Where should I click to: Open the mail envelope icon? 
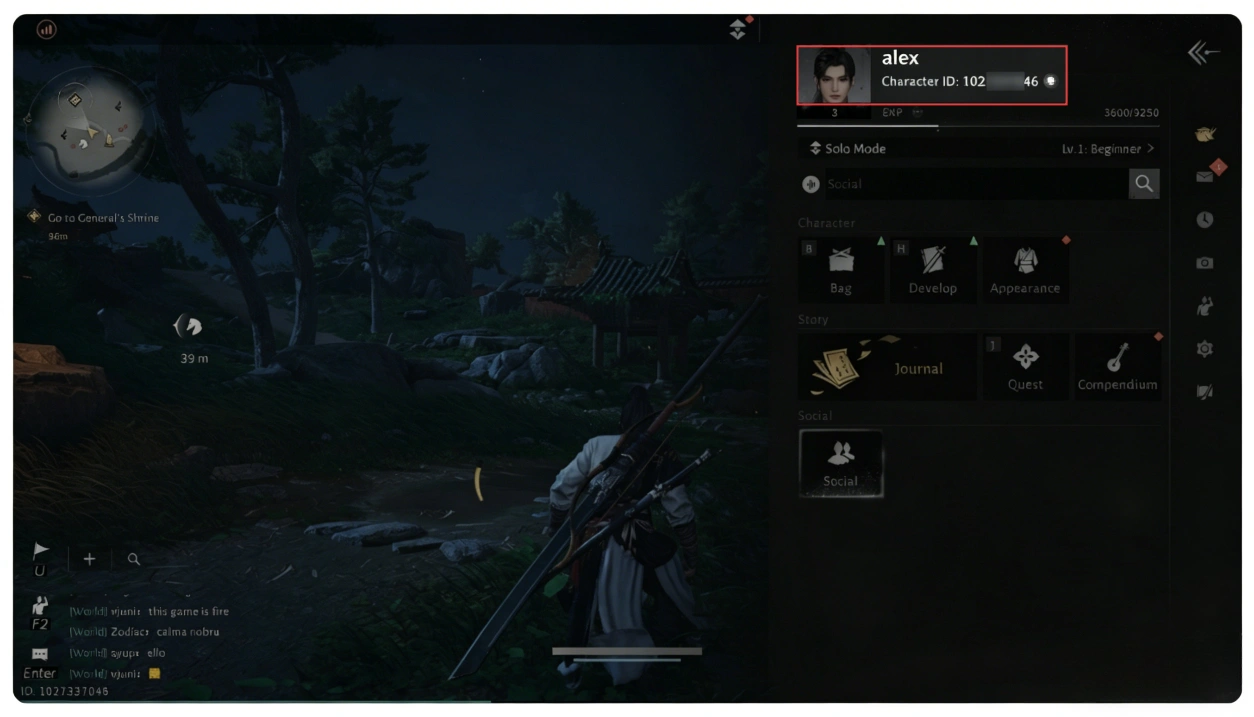point(1205,176)
